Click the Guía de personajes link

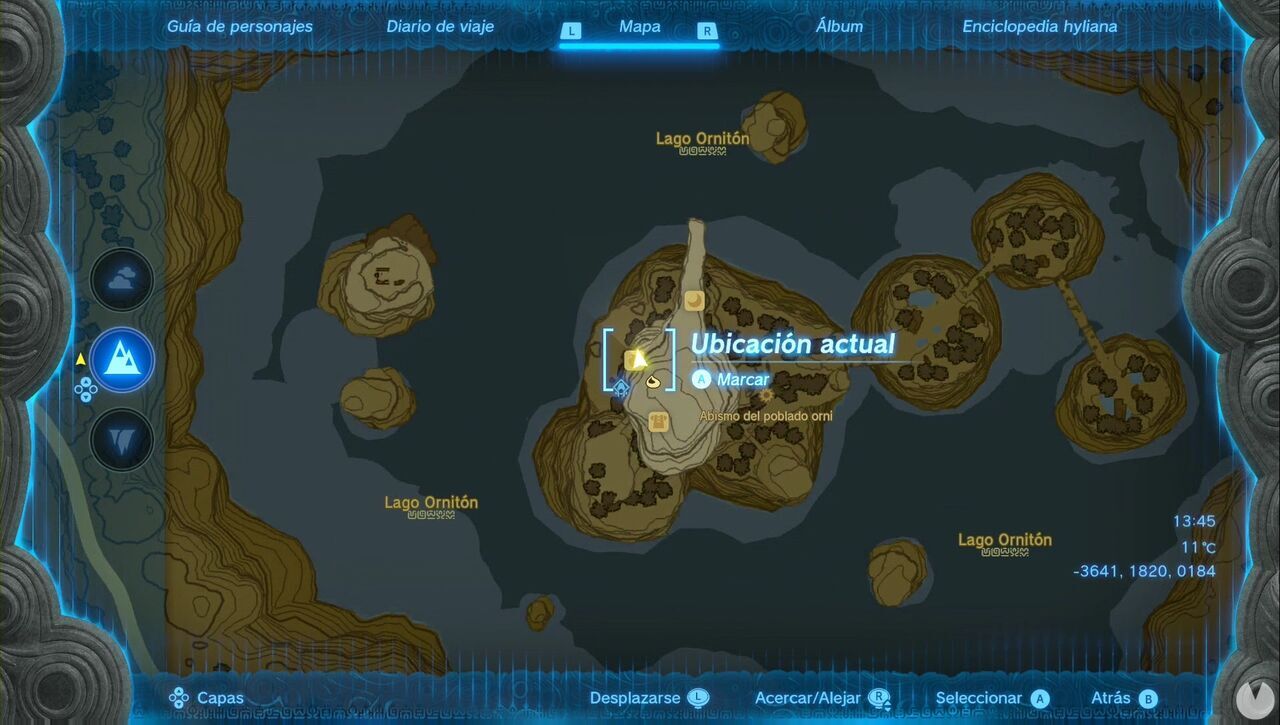pyautogui.click(x=240, y=26)
